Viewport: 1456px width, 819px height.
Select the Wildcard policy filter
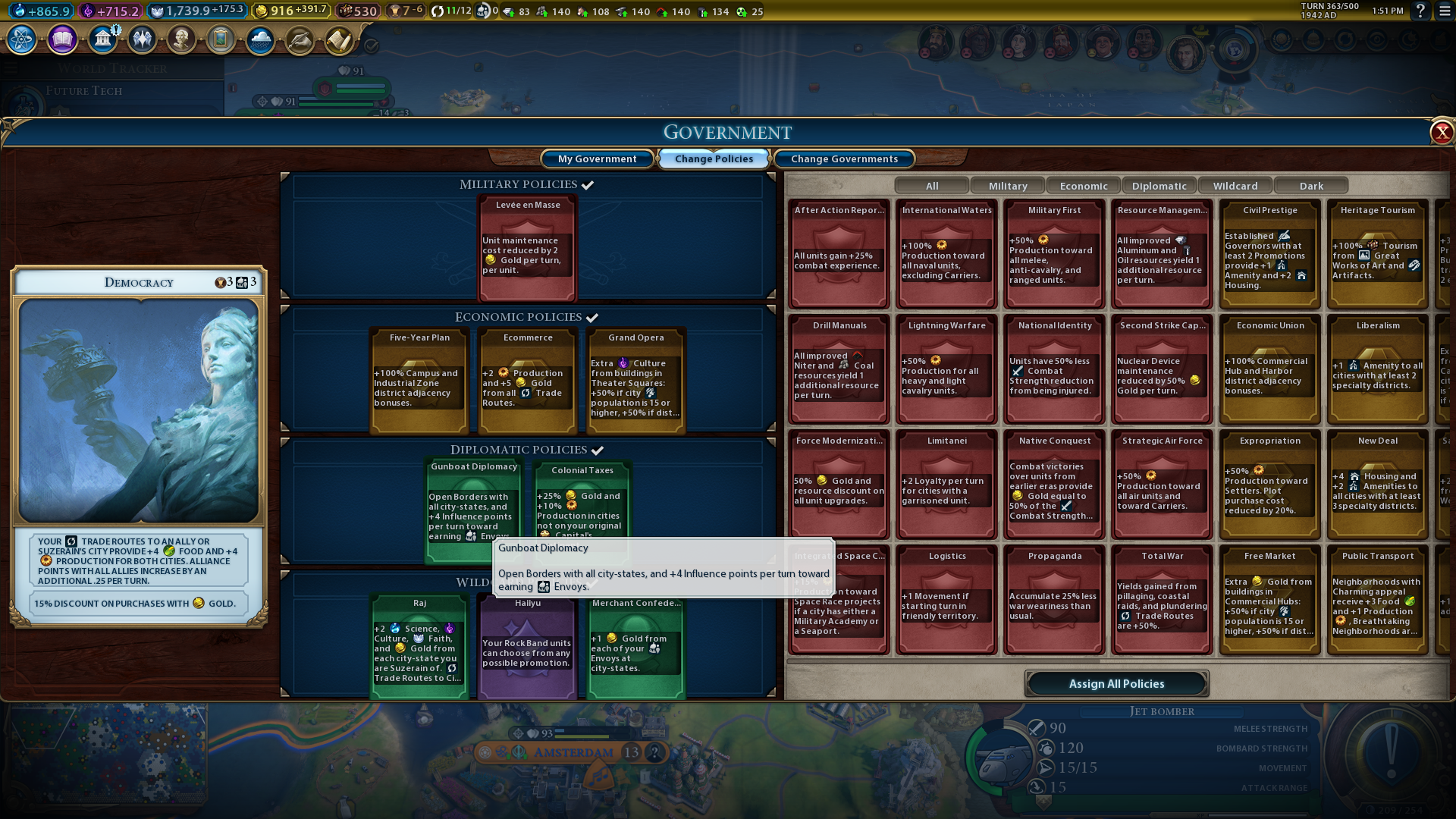tap(1235, 186)
